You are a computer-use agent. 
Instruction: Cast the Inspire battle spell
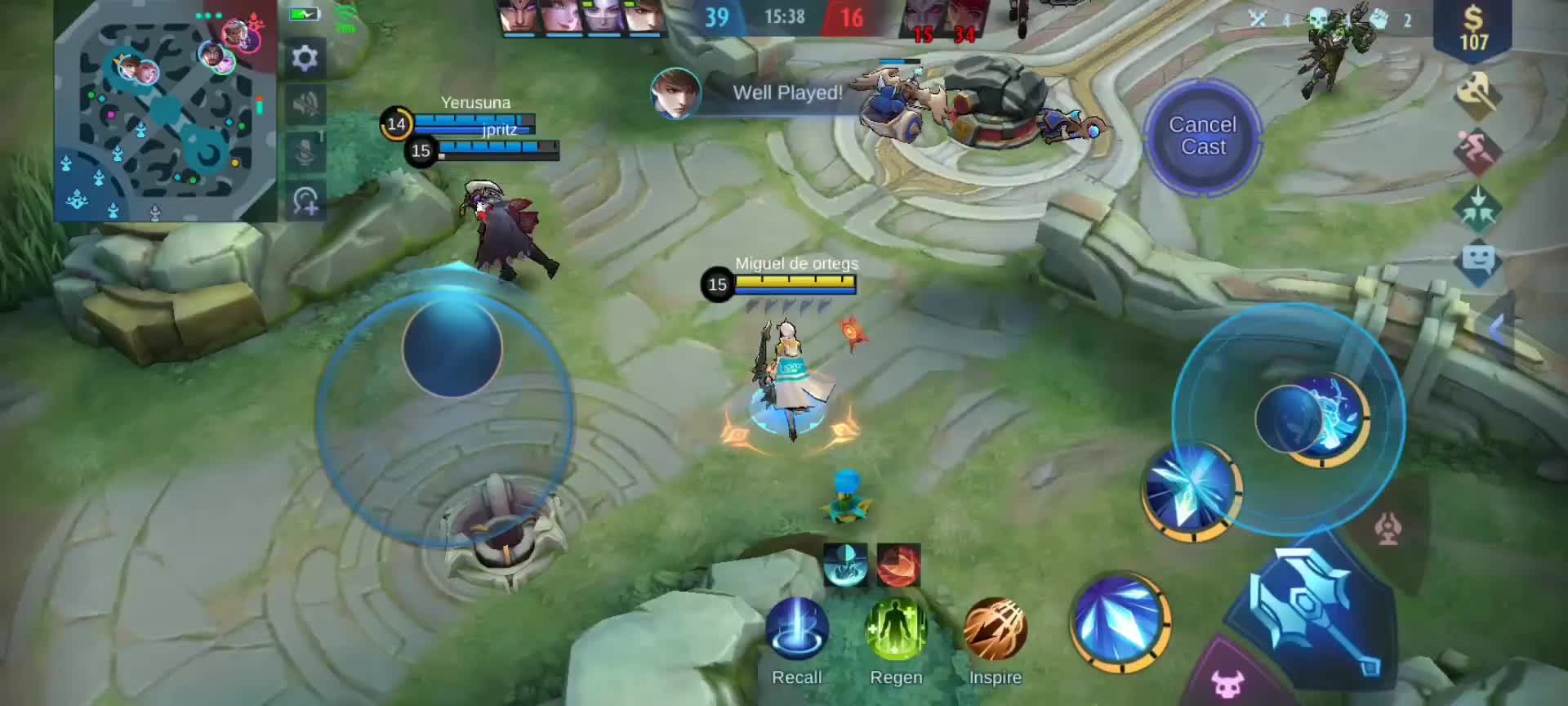click(995, 629)
